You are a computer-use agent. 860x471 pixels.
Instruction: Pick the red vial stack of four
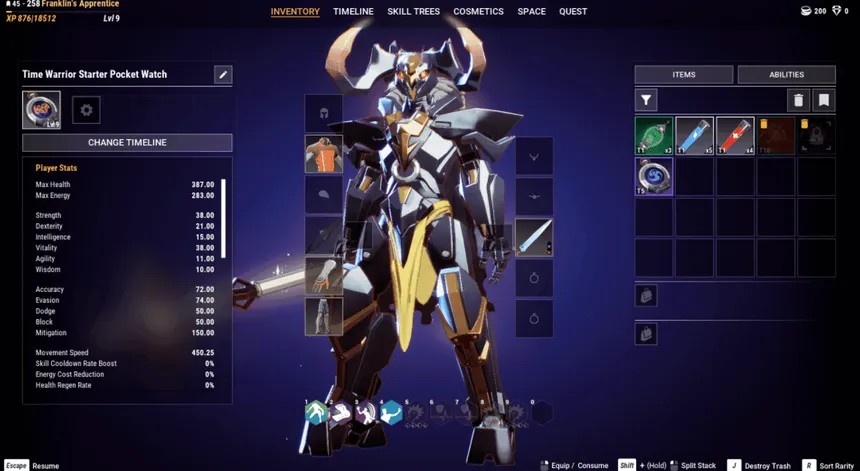[735, 135]
